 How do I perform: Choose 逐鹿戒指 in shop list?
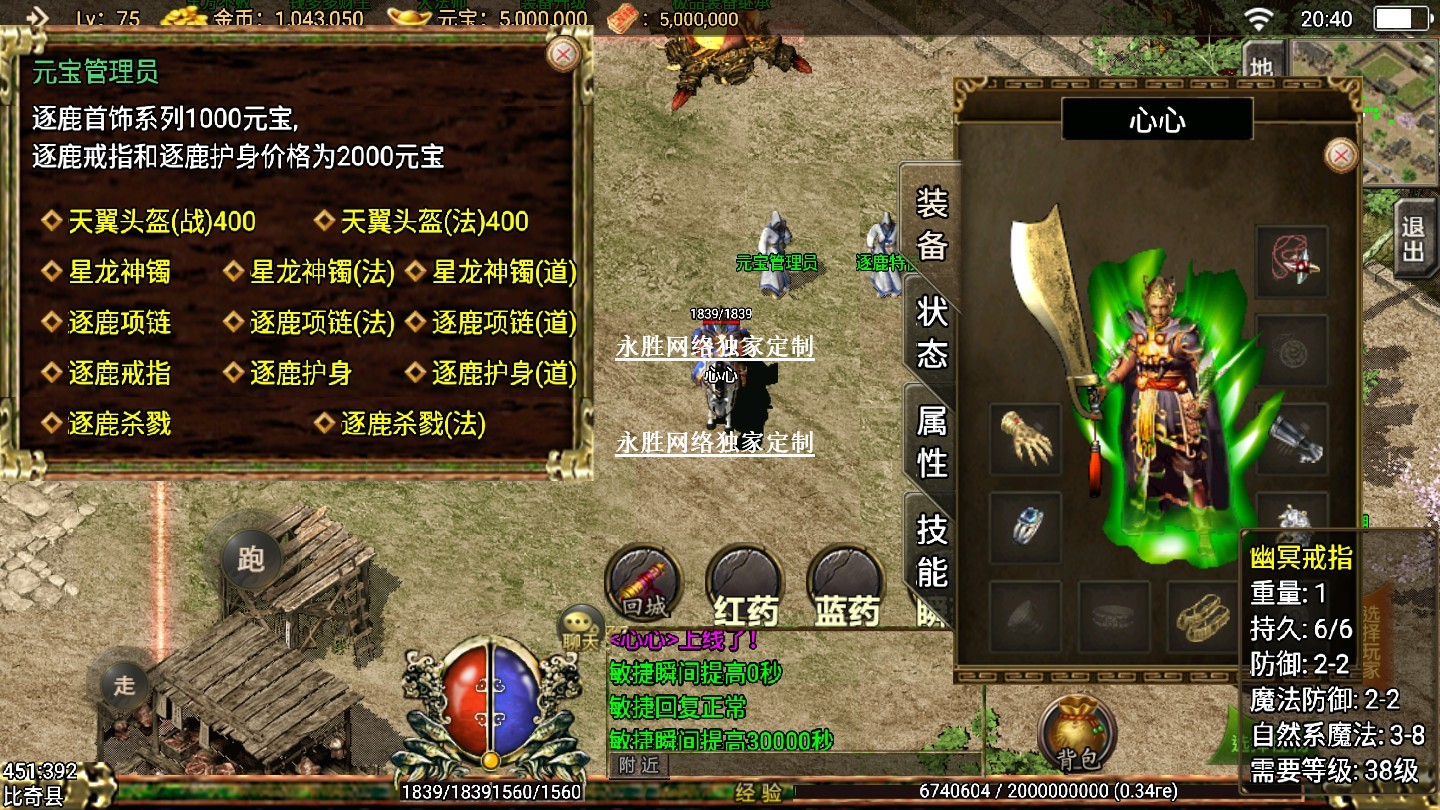tap(119, 373)
